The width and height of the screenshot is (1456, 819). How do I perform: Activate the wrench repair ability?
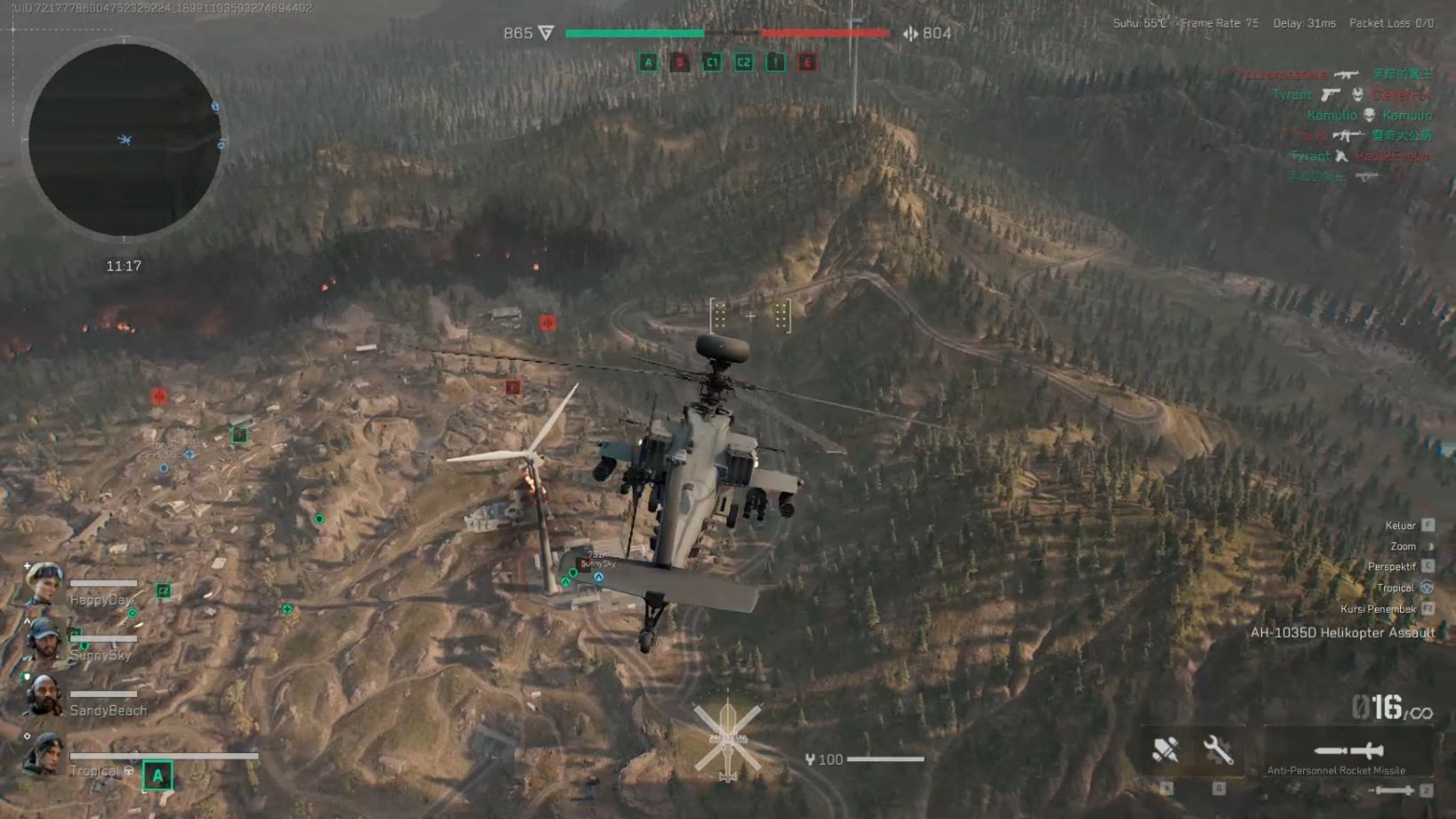(x=1218, y=751)
